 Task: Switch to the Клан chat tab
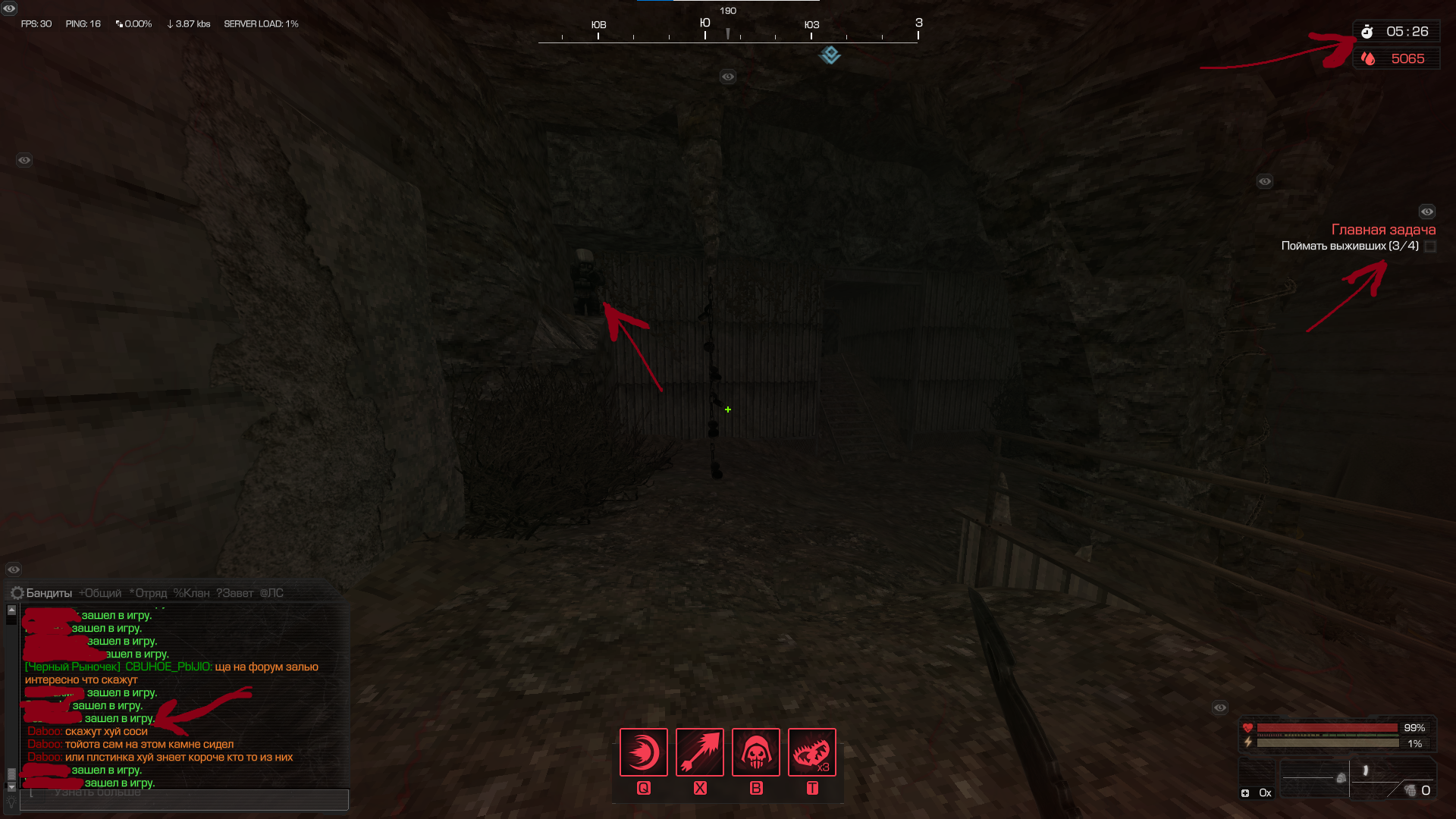click(x=191, y=593)
